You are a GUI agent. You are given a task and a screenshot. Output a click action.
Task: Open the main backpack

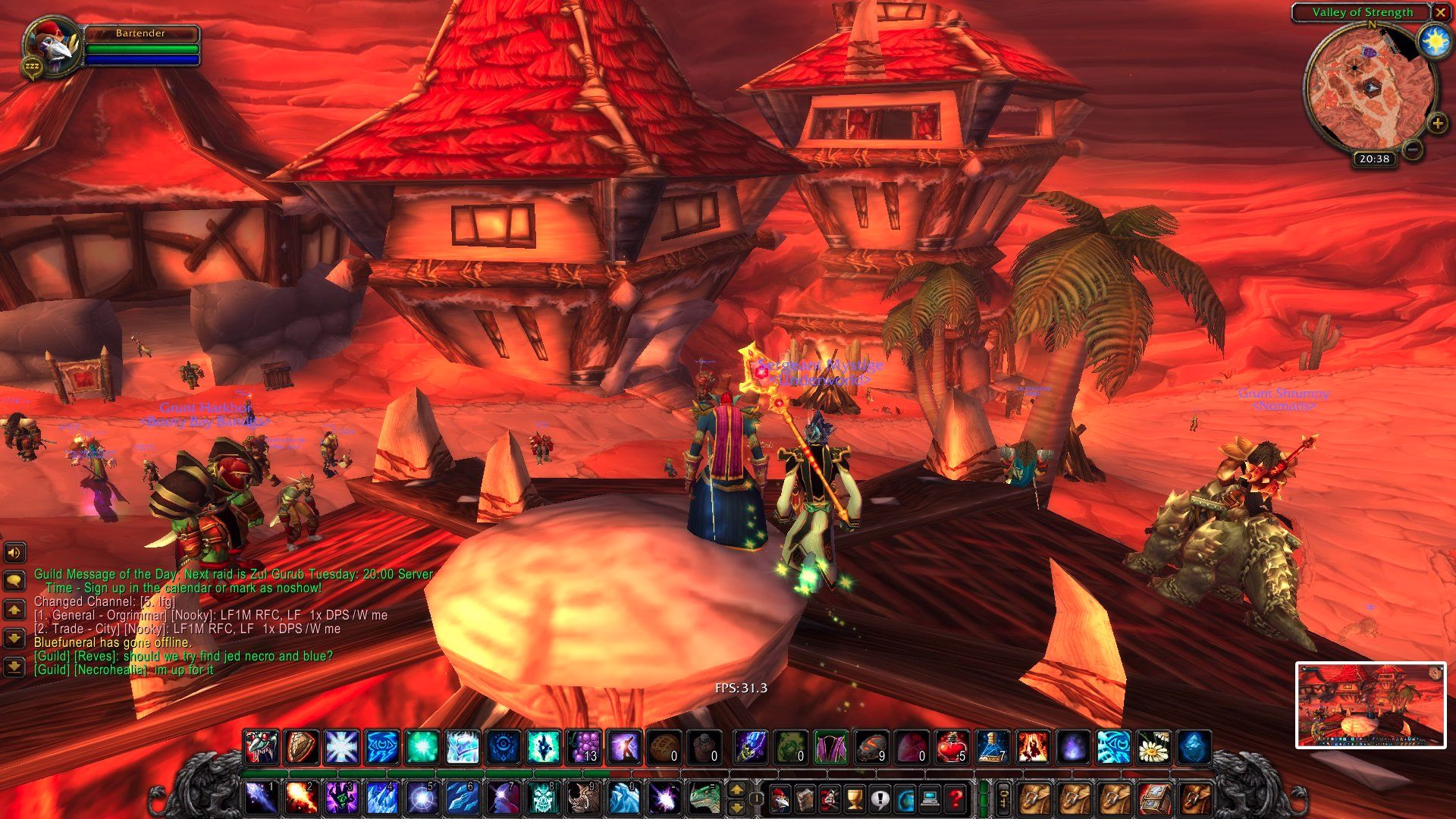(x=1196, y=799)
